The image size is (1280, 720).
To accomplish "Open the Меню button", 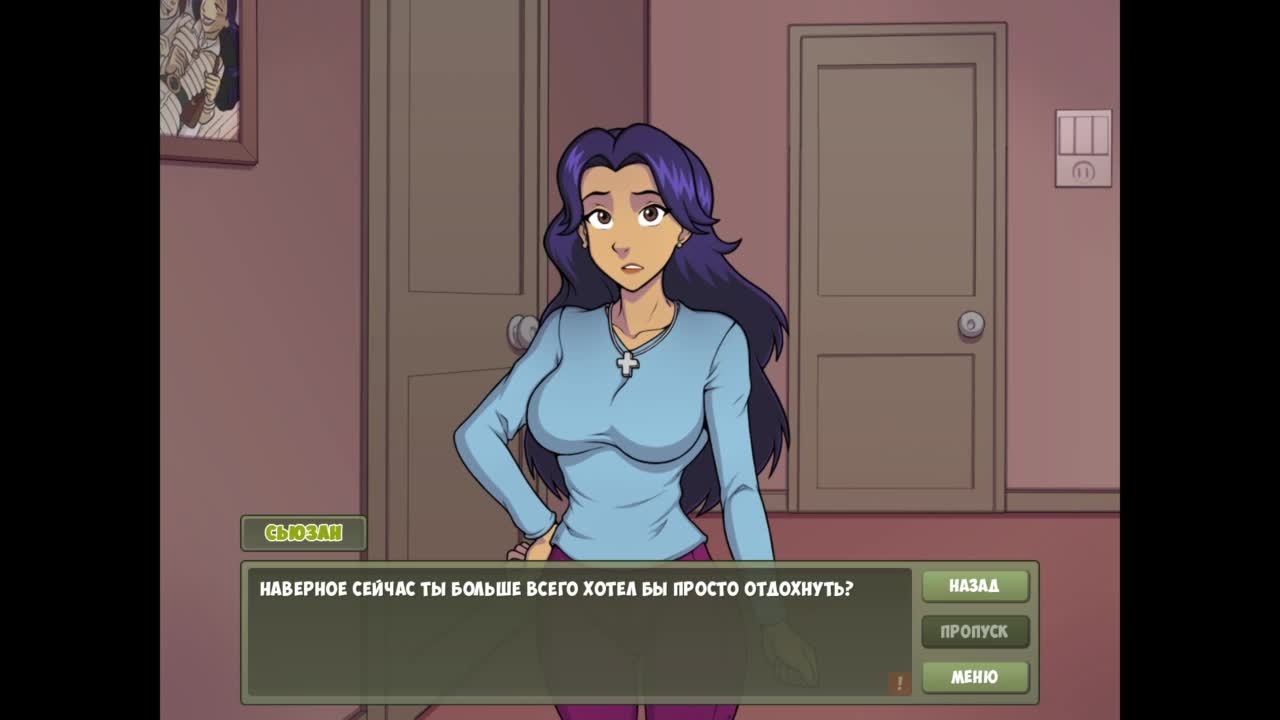I will 975,677.
